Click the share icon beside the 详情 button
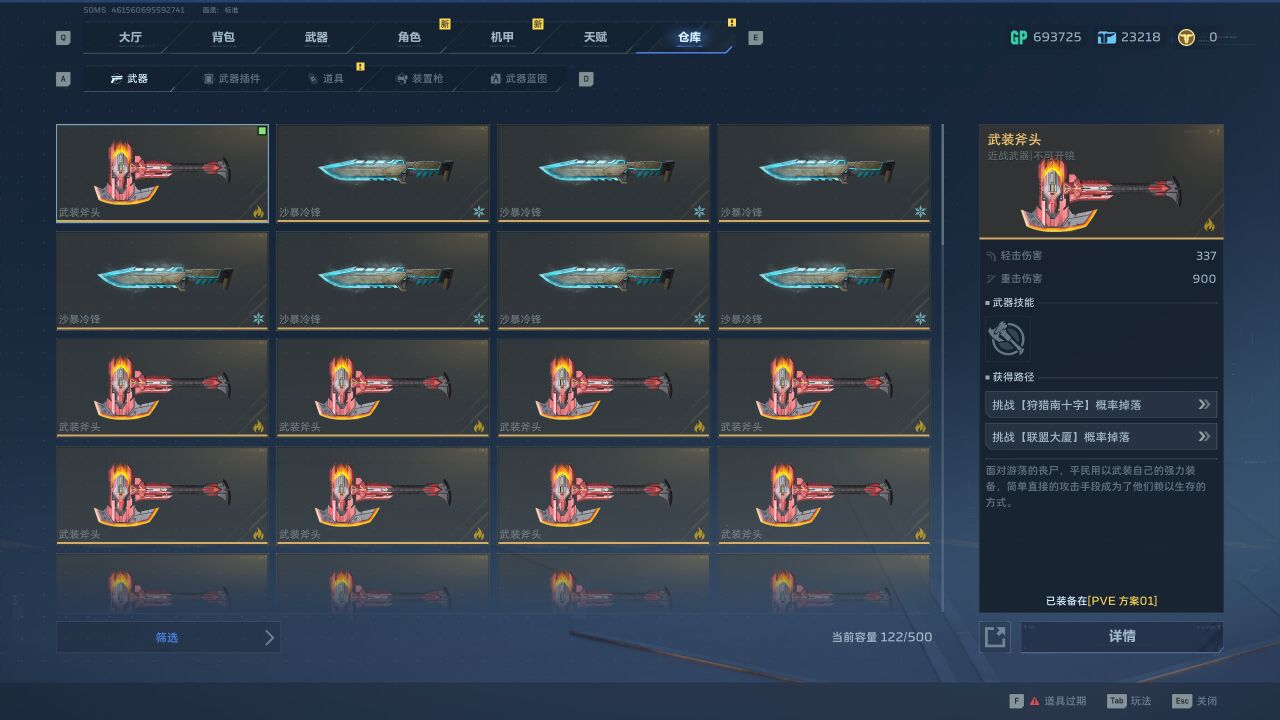This screenshot has height=720, width=1280. pyautogui.click(x=994, y=636)
